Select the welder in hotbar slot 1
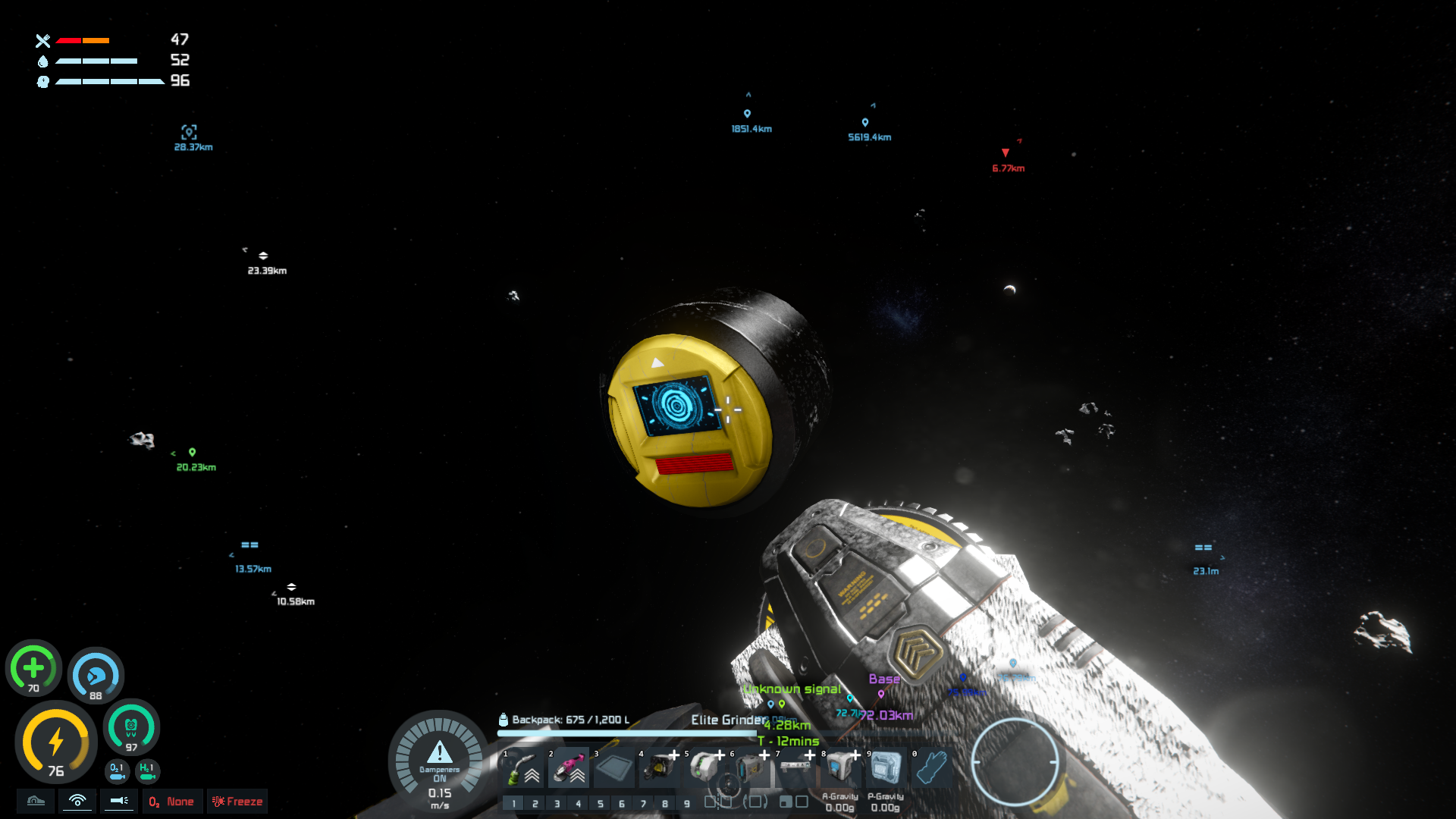The image size is (1456, 819). (522, 768)
